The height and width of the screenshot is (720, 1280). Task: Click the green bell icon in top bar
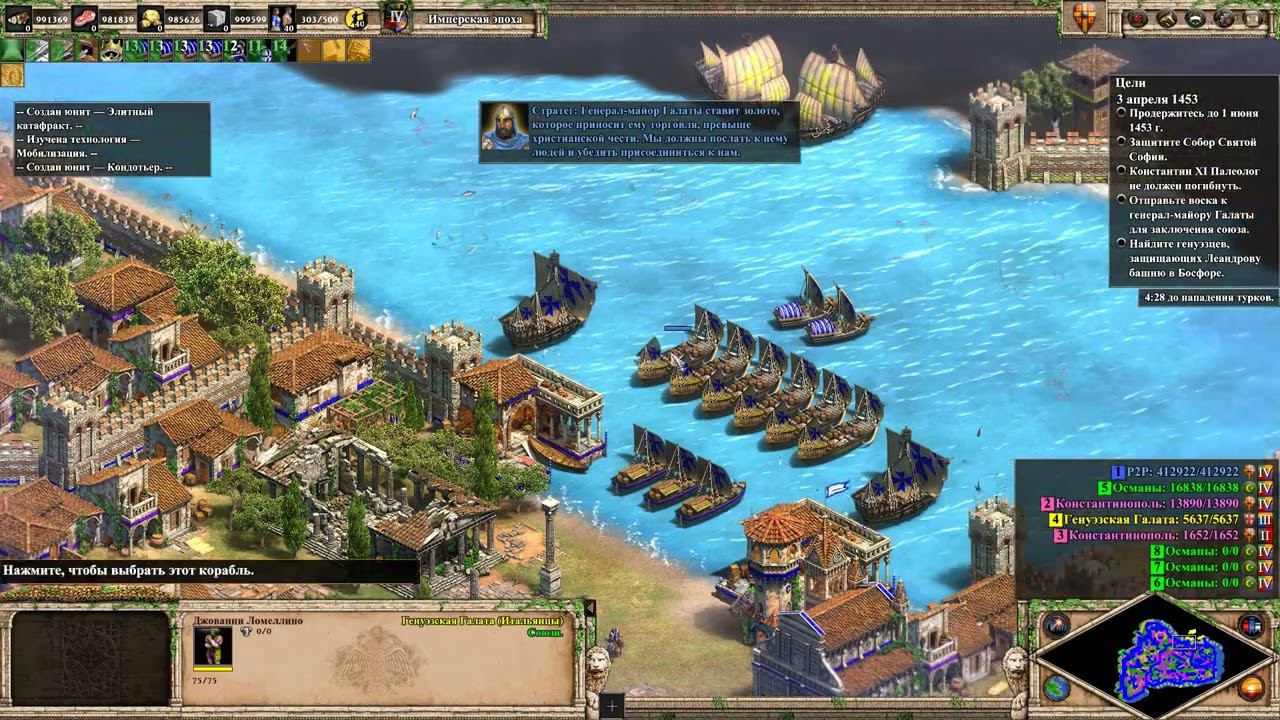coord(14,50)
